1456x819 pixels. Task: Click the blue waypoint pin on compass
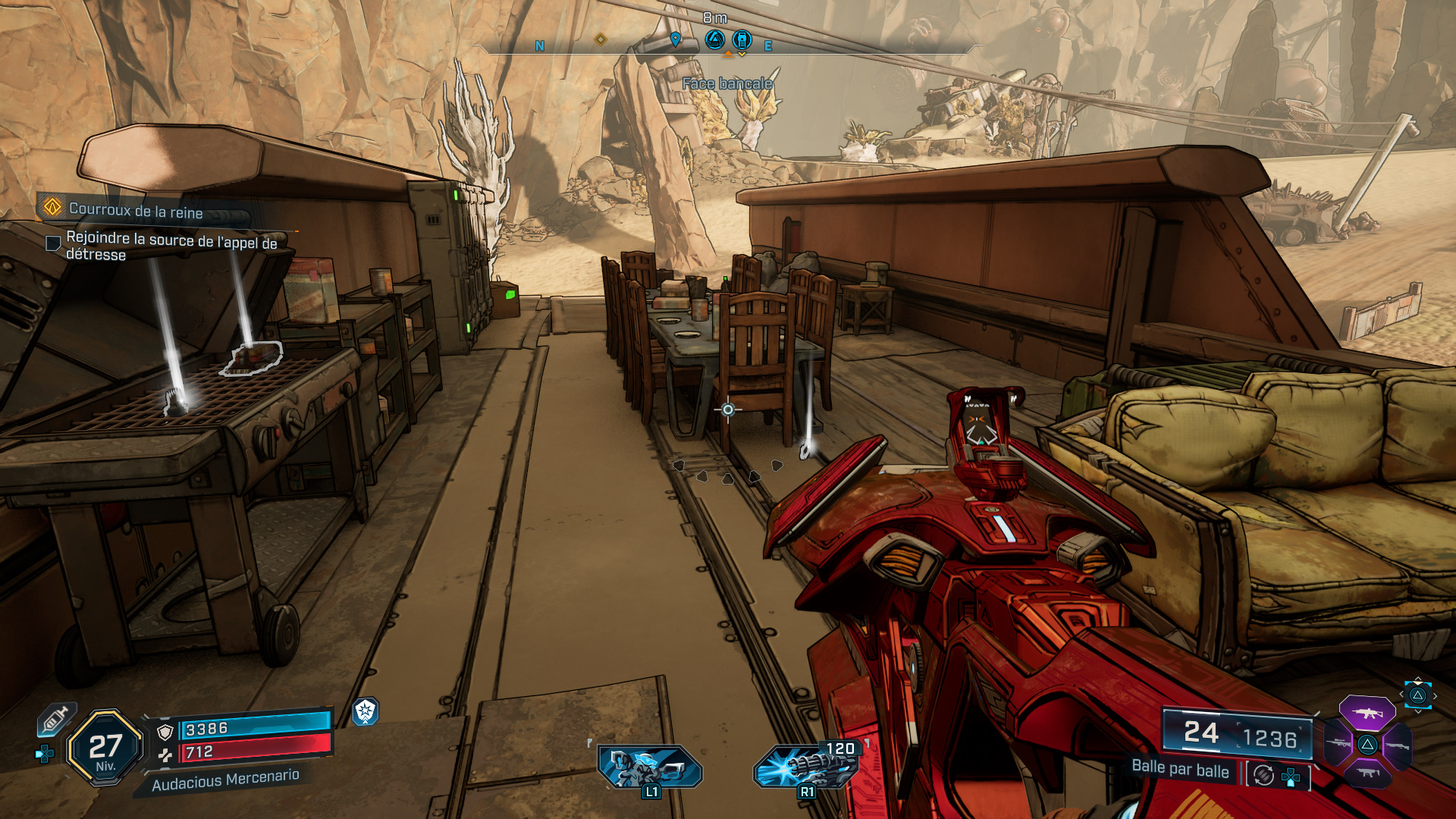676,39
